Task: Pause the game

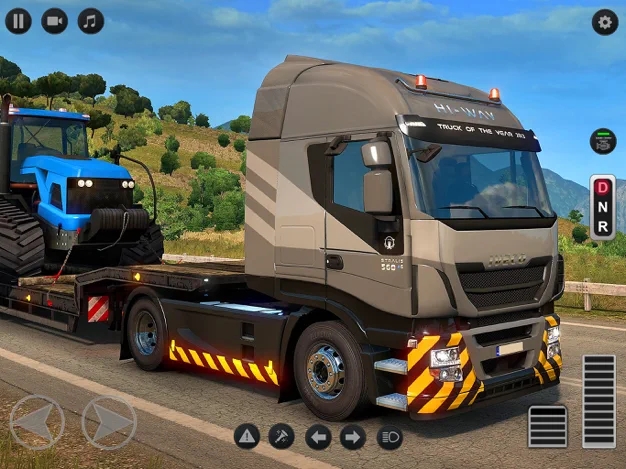Action: point(18,21)
